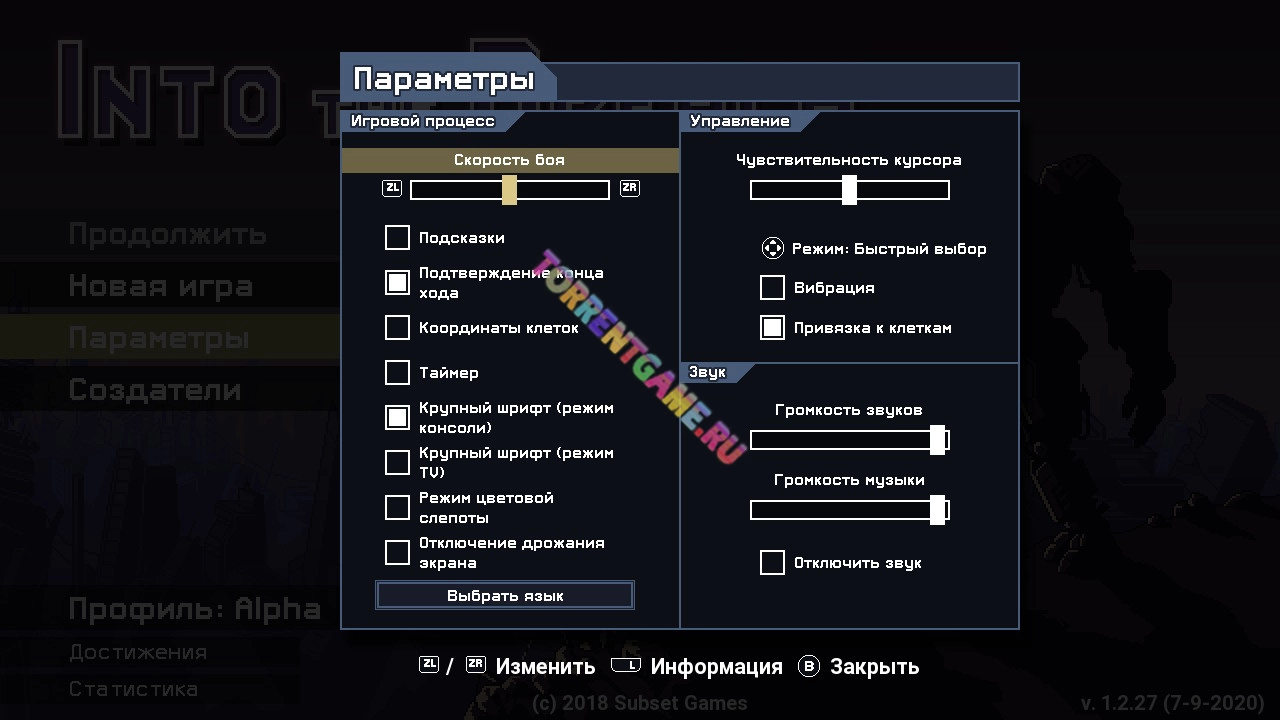
Task: Disable 'Привязка к клеткам' checkbox
Action: pos(772,327)
